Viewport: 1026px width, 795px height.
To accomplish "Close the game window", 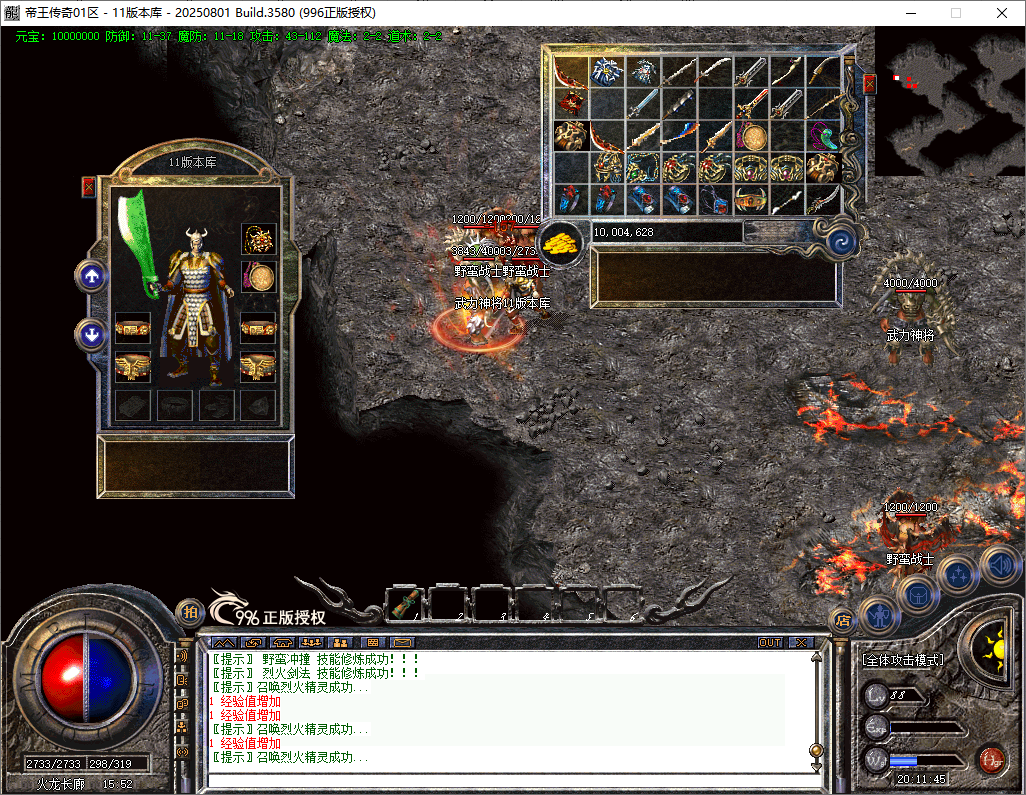I will pyautogui.click(x=1002, y=13).
